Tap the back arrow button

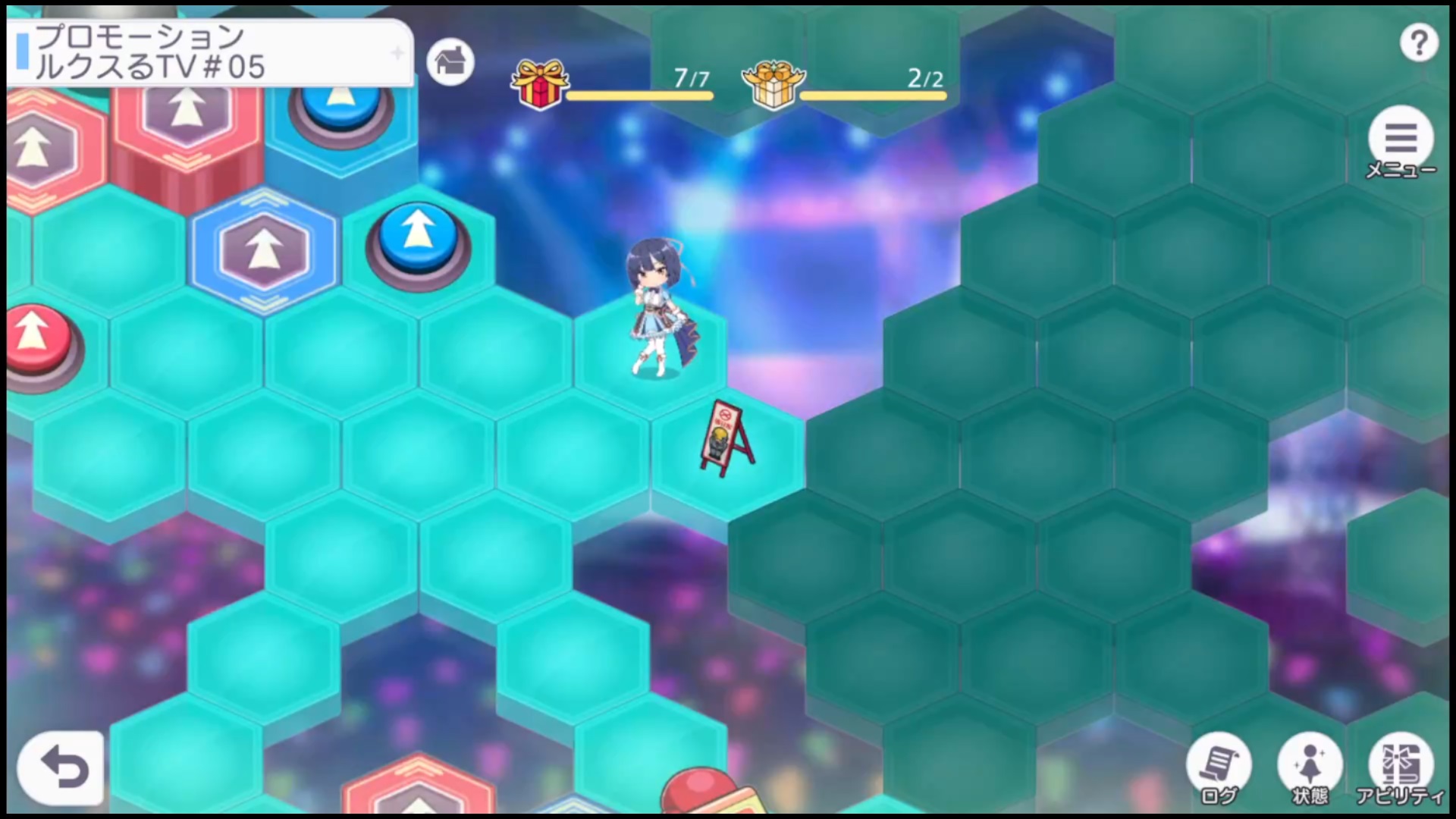pyautogui.click(x=61, y=768)
